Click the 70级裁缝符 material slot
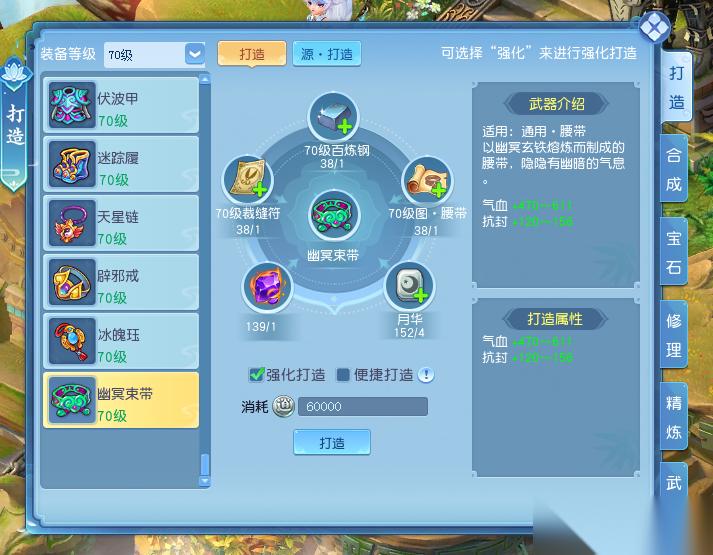 [x=247, y=181]
